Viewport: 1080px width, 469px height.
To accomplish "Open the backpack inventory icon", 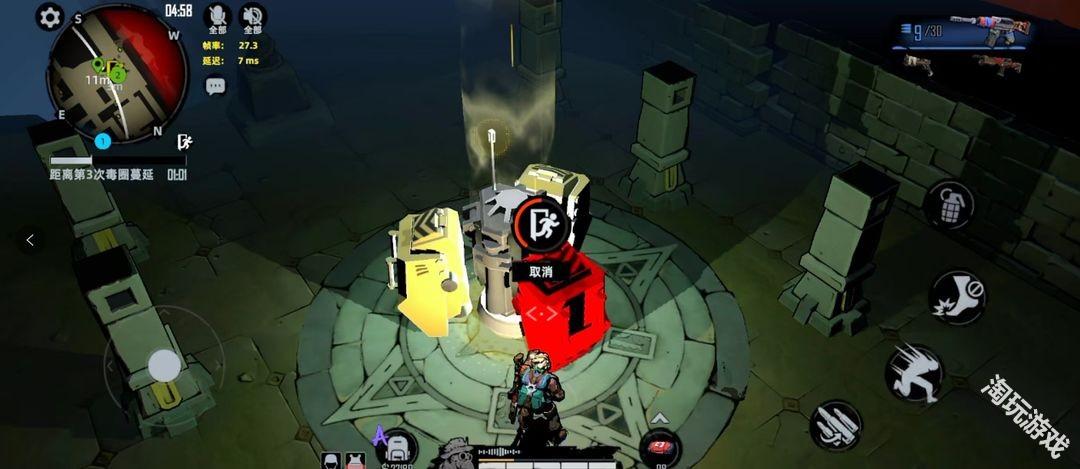I will (x=398, y=449).
